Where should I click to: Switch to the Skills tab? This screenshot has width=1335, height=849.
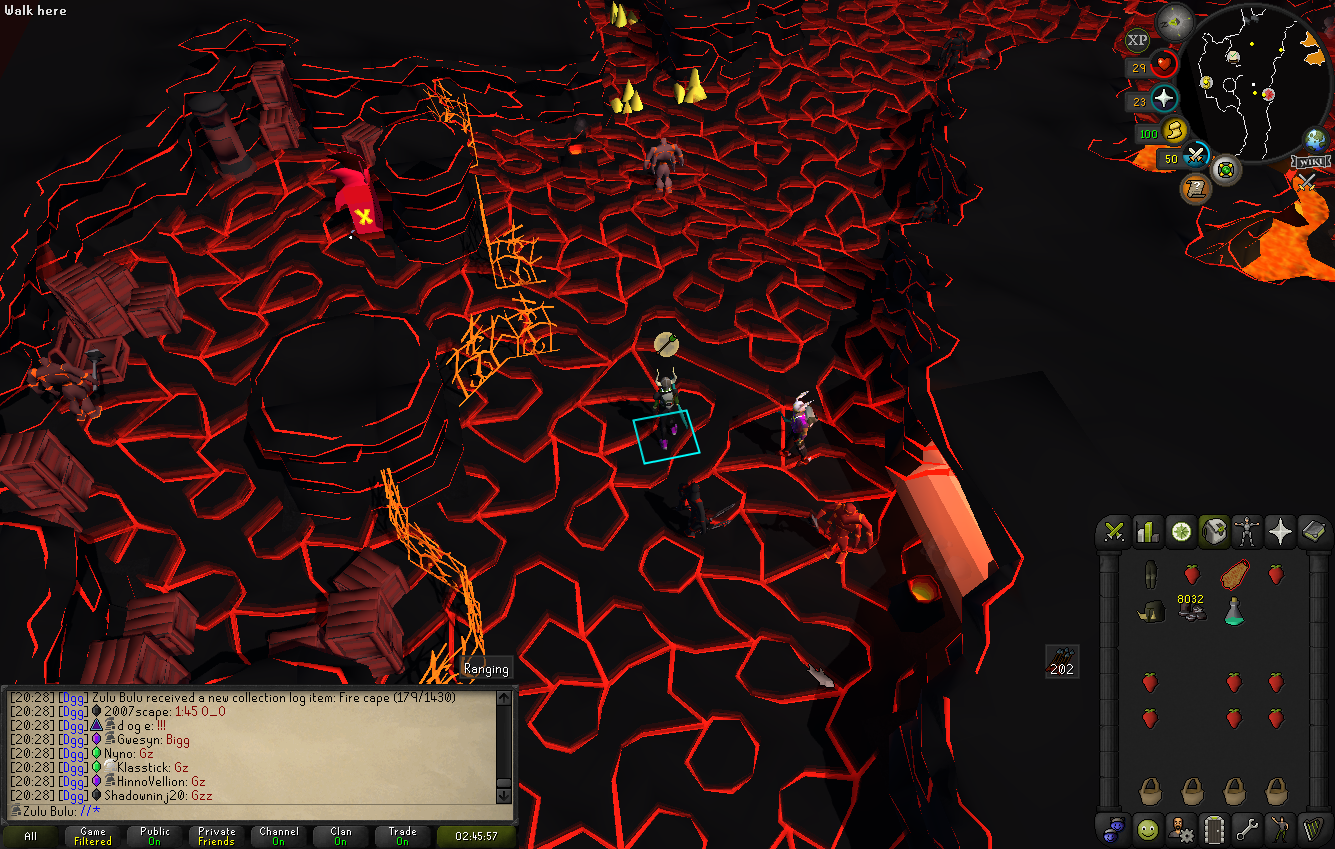1147,532
